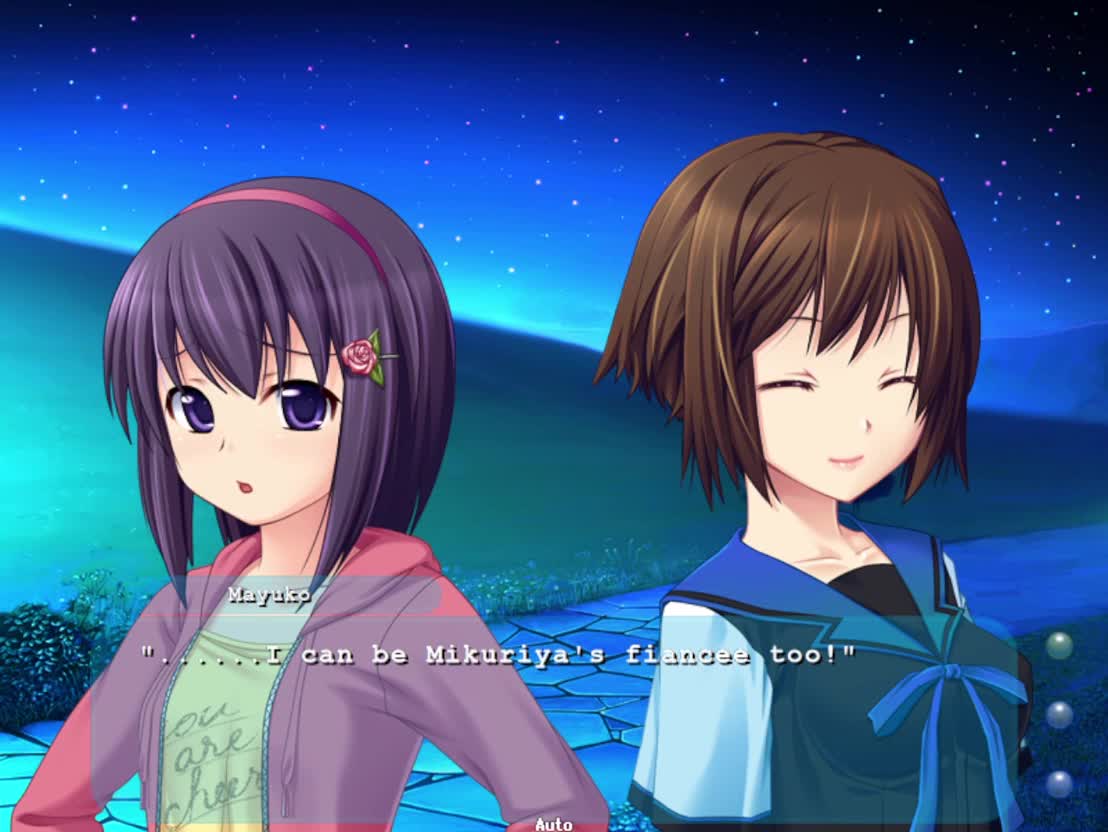Toggle the Auto mode label
The image size is (1108, 832).
(x=553, y=824)
